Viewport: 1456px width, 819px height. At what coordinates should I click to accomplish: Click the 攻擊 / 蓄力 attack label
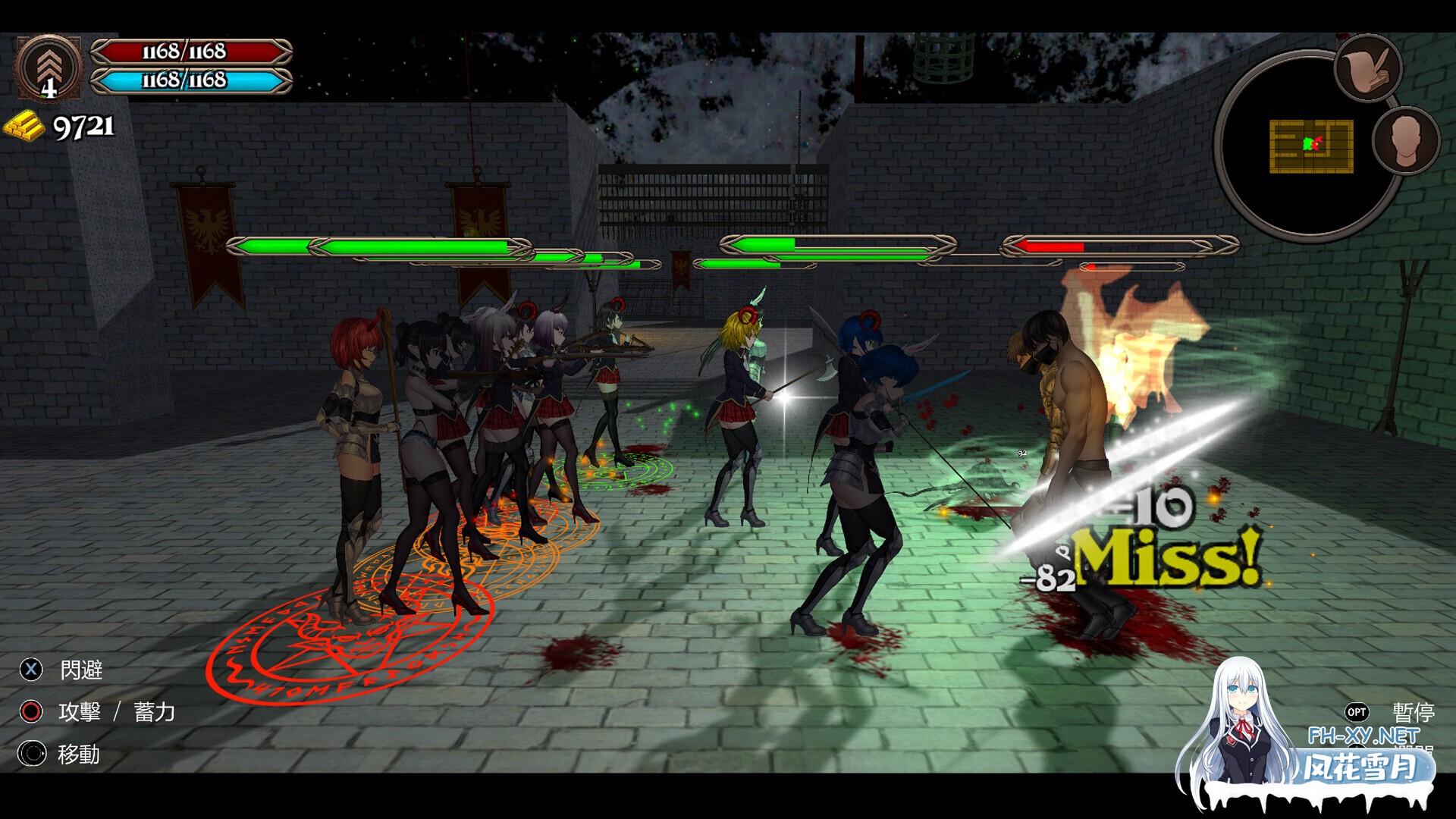click(115, 713)
